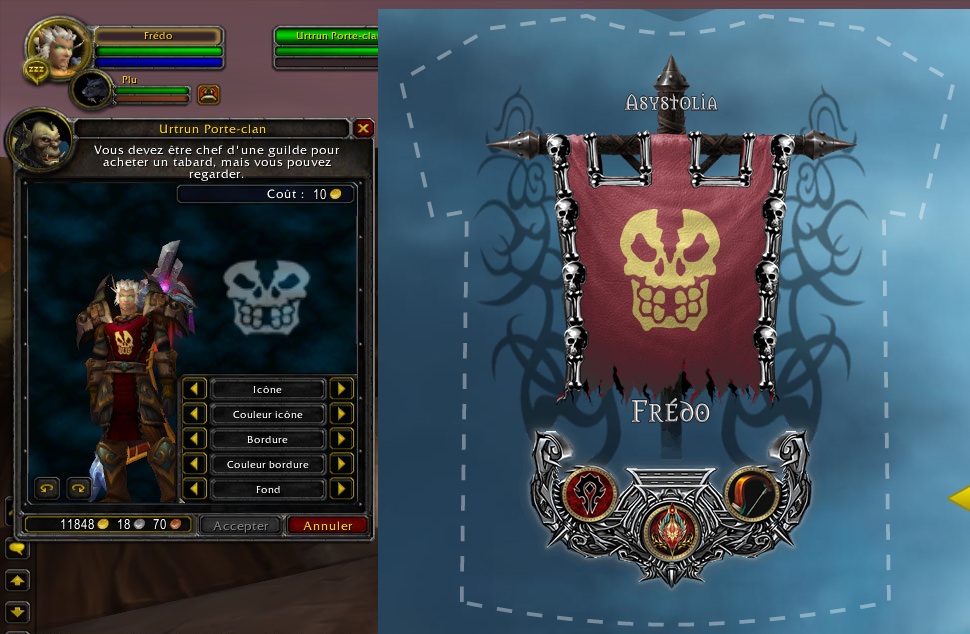This screenshot has height=634, width=970.
Task: Select the pet Plu's portrait
Action: (x=93, y=91)
